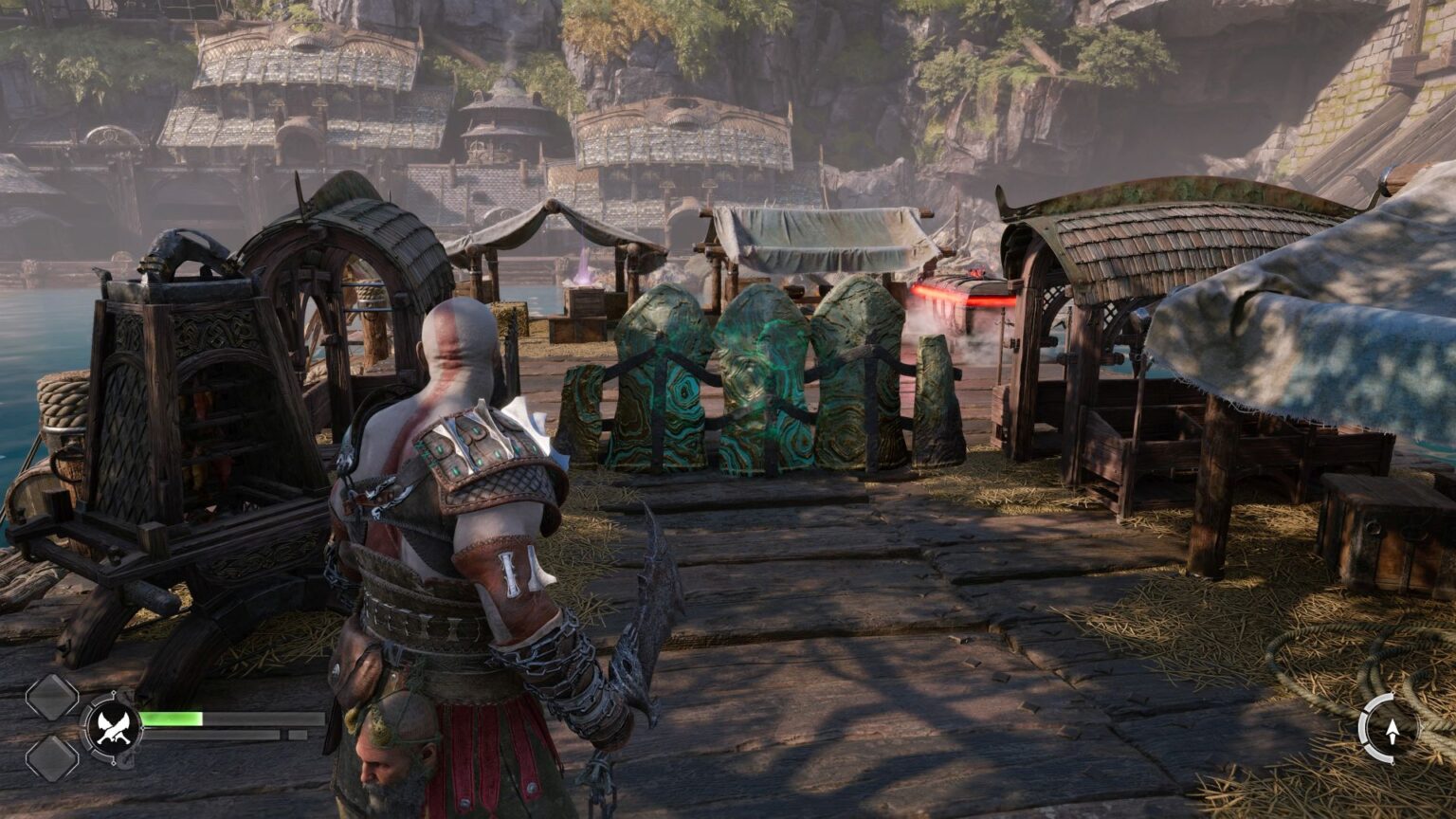
Task: Click the upper diamond runic attack slot
Action: pos(54,699)
